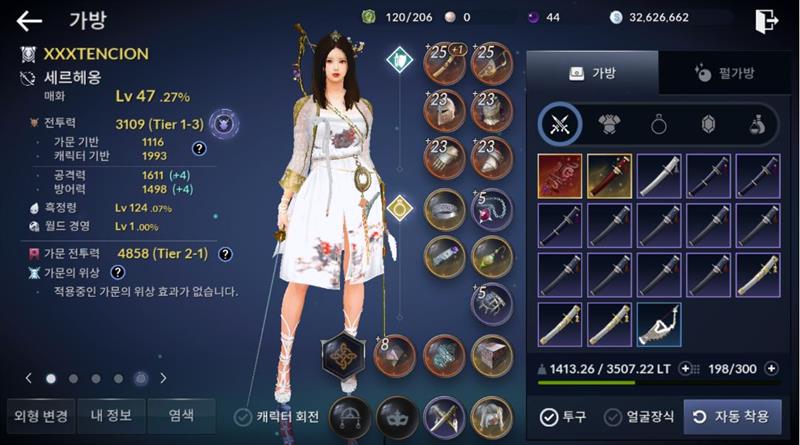This screenshot has width=800, height=445.
Task: Choose the potion consumables filter
Action: point(758,124)
